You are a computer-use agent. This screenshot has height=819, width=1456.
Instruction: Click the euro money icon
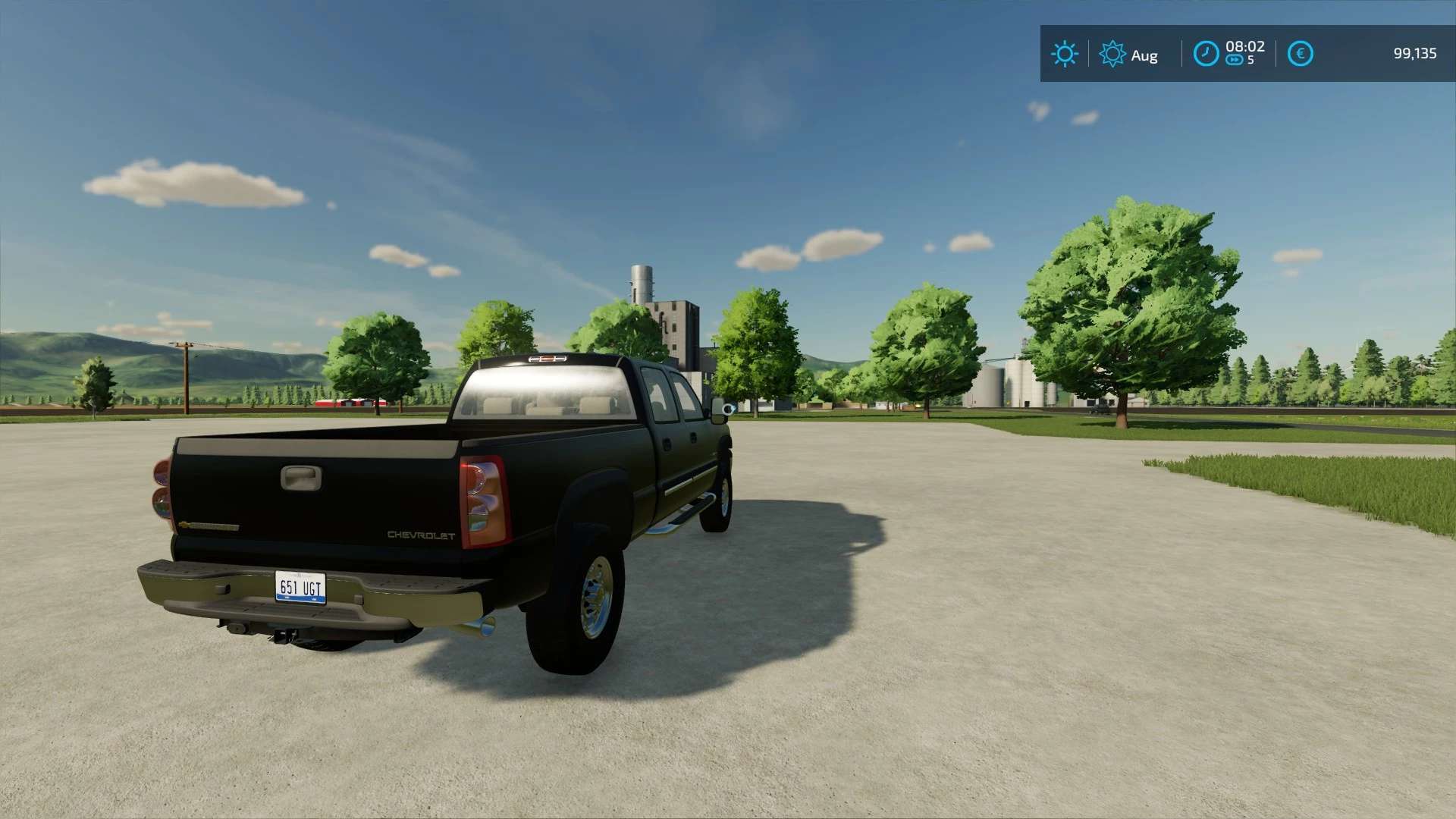[x=1300, y=54]
